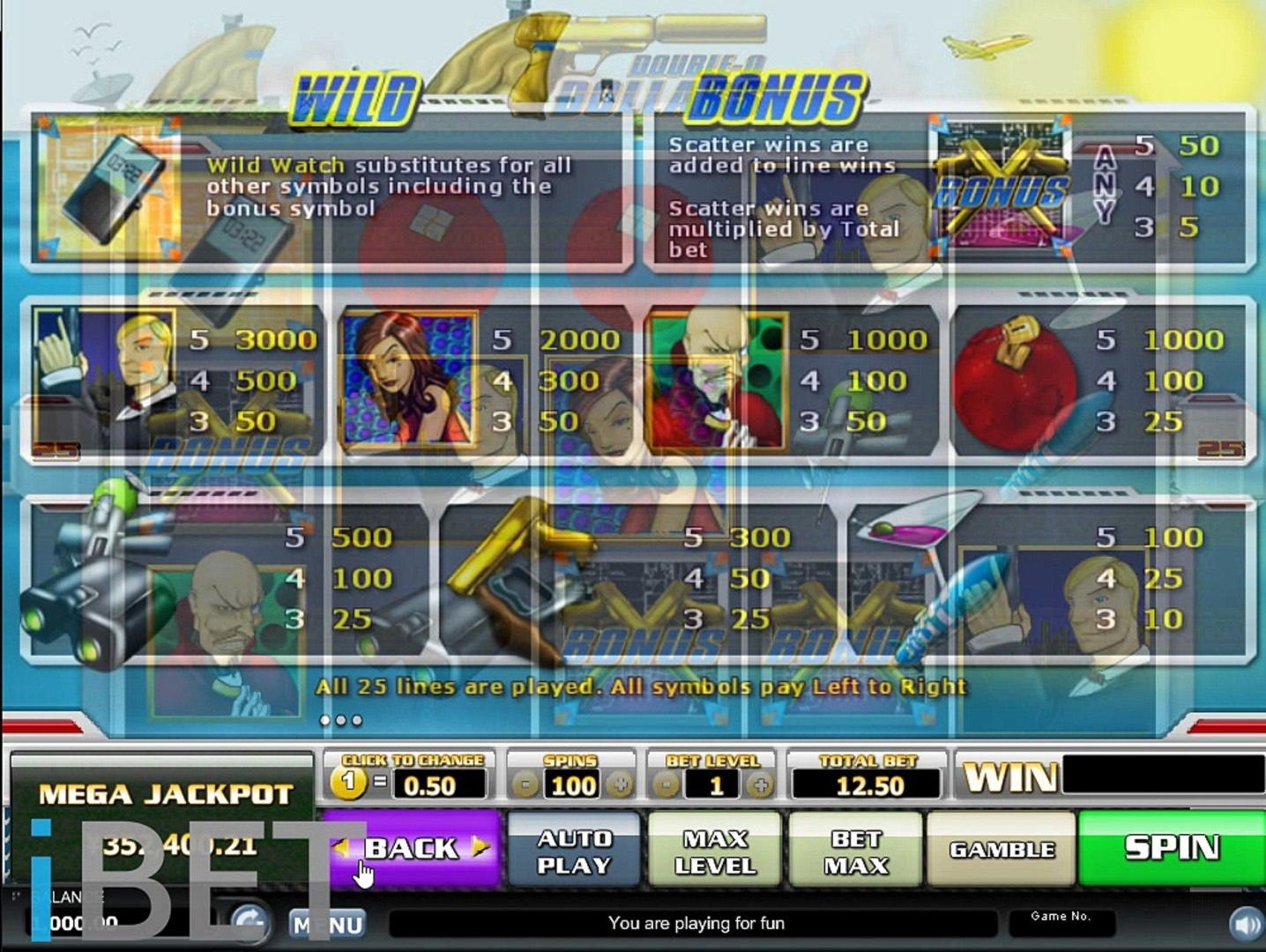The width and height of the screenshot is (1266, 952).
Task: Choose the Bet Max button
Action: pyautogui.click(x=855, y=851)
